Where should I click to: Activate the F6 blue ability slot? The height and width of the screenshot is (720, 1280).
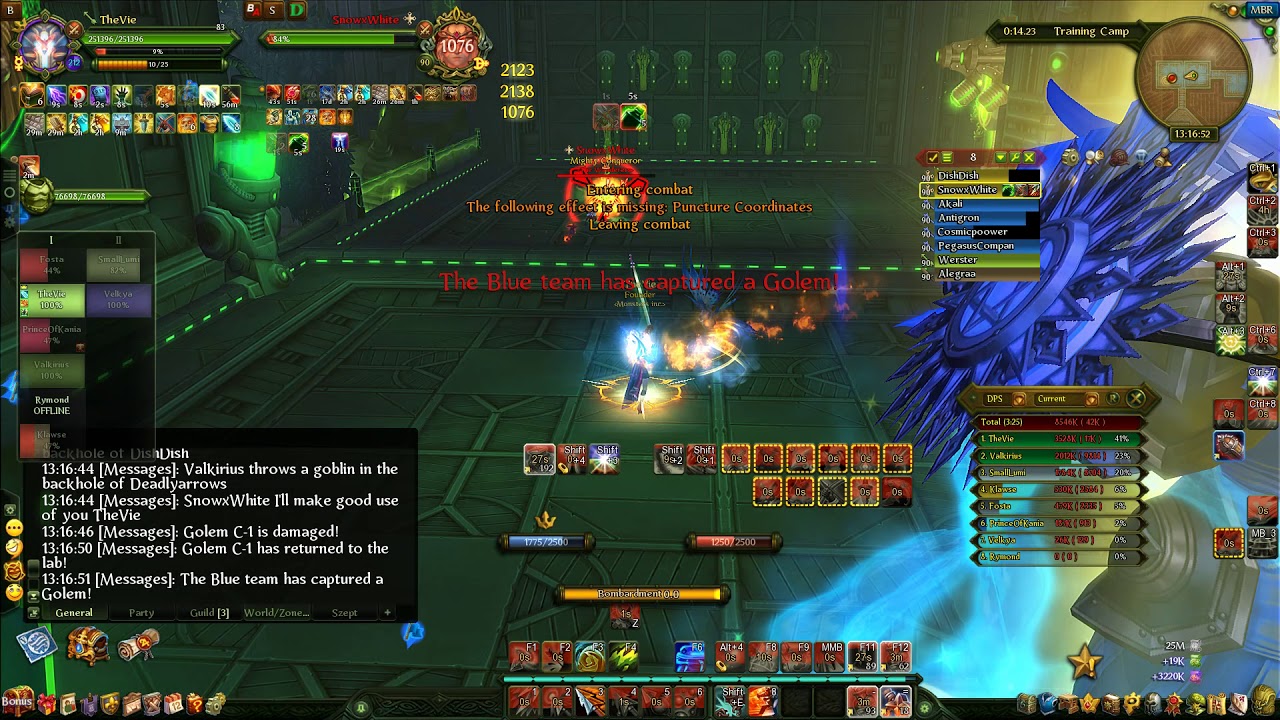pos(689,656)
